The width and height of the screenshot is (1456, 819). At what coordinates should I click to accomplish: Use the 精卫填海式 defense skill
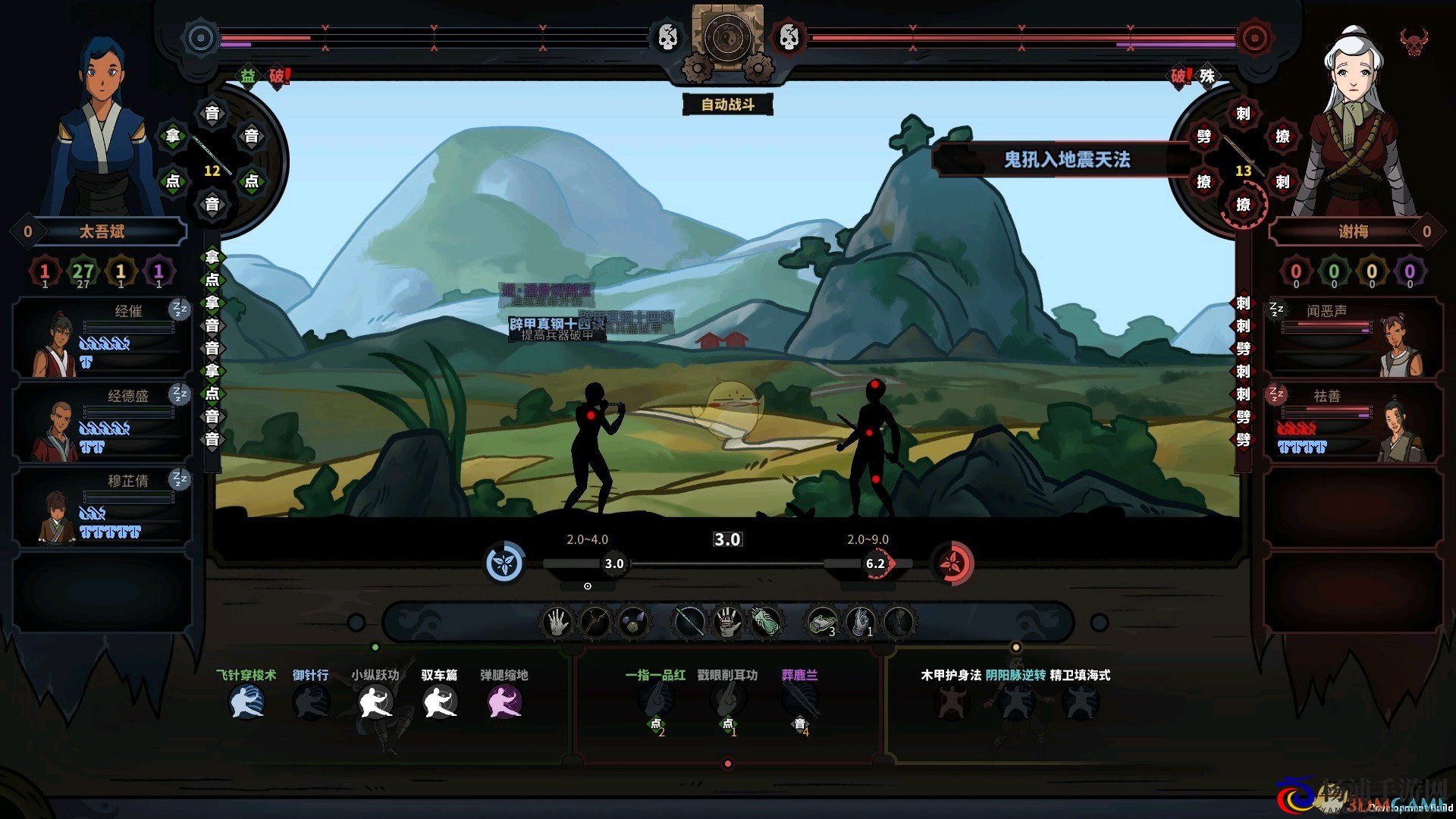click(x=1080, y=702)
